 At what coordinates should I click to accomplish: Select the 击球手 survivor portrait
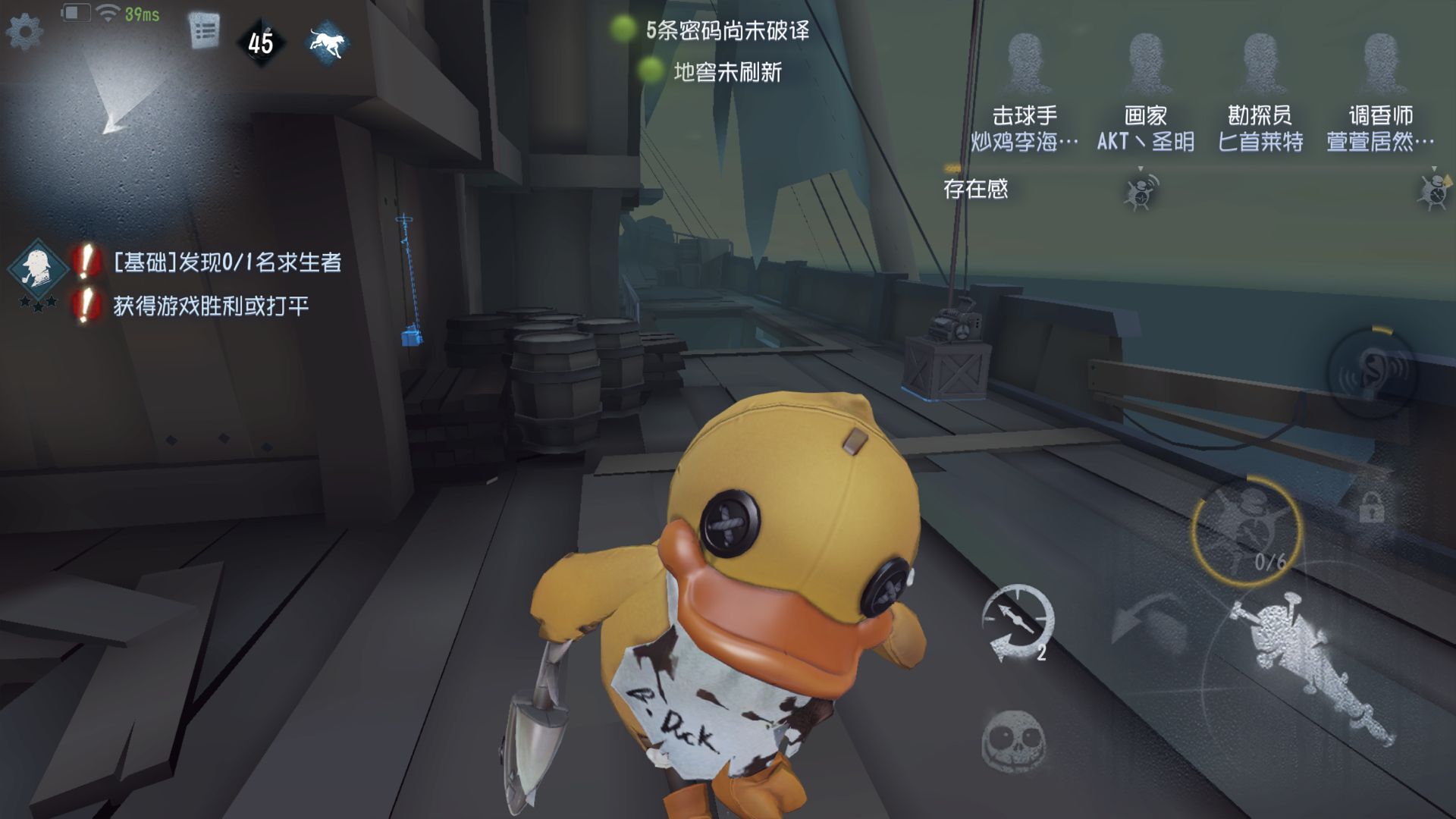click(x=1025, y=64)
